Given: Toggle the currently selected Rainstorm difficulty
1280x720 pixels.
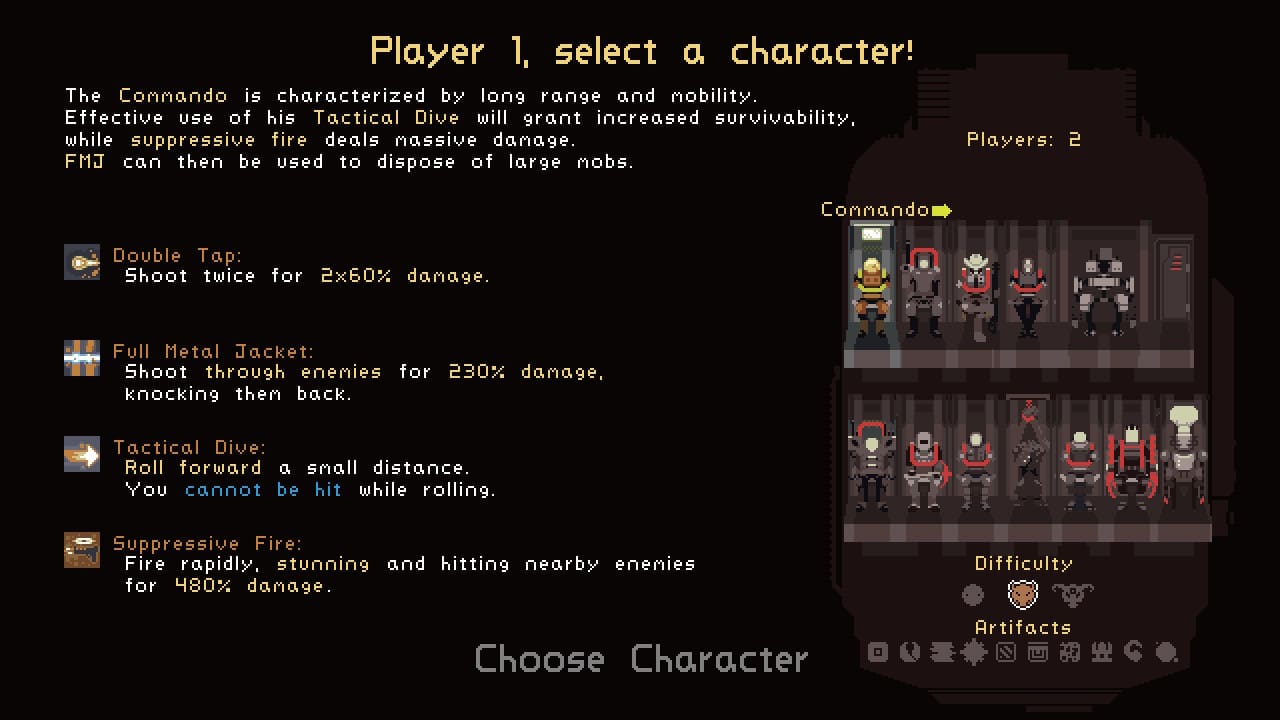Looking at the screenshot, I should click(1022, 593).
